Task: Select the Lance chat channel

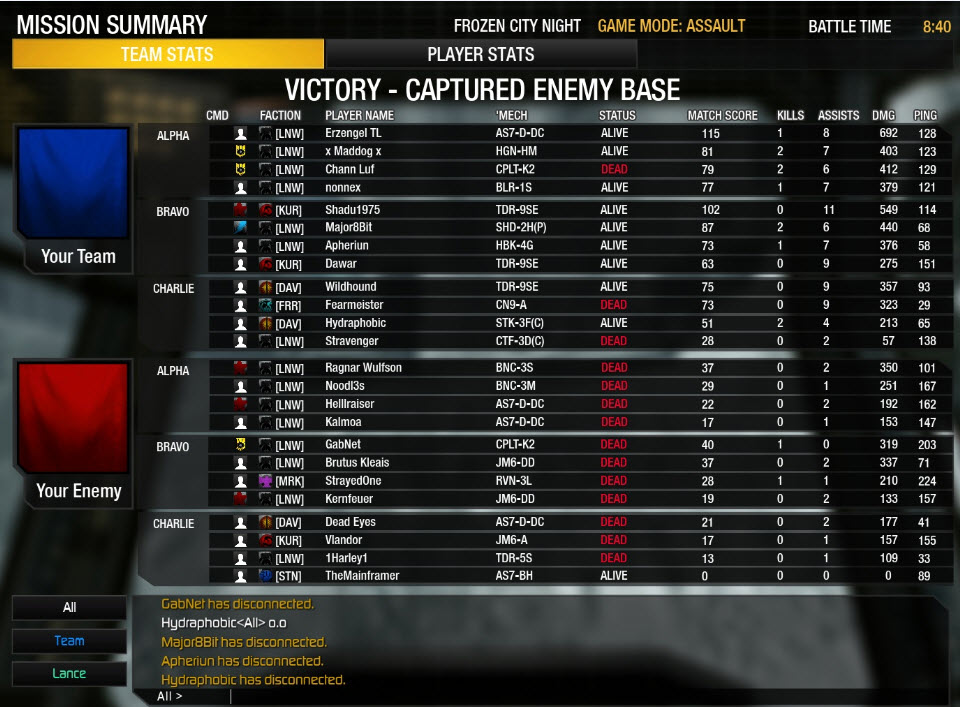Action: (69, 673)
